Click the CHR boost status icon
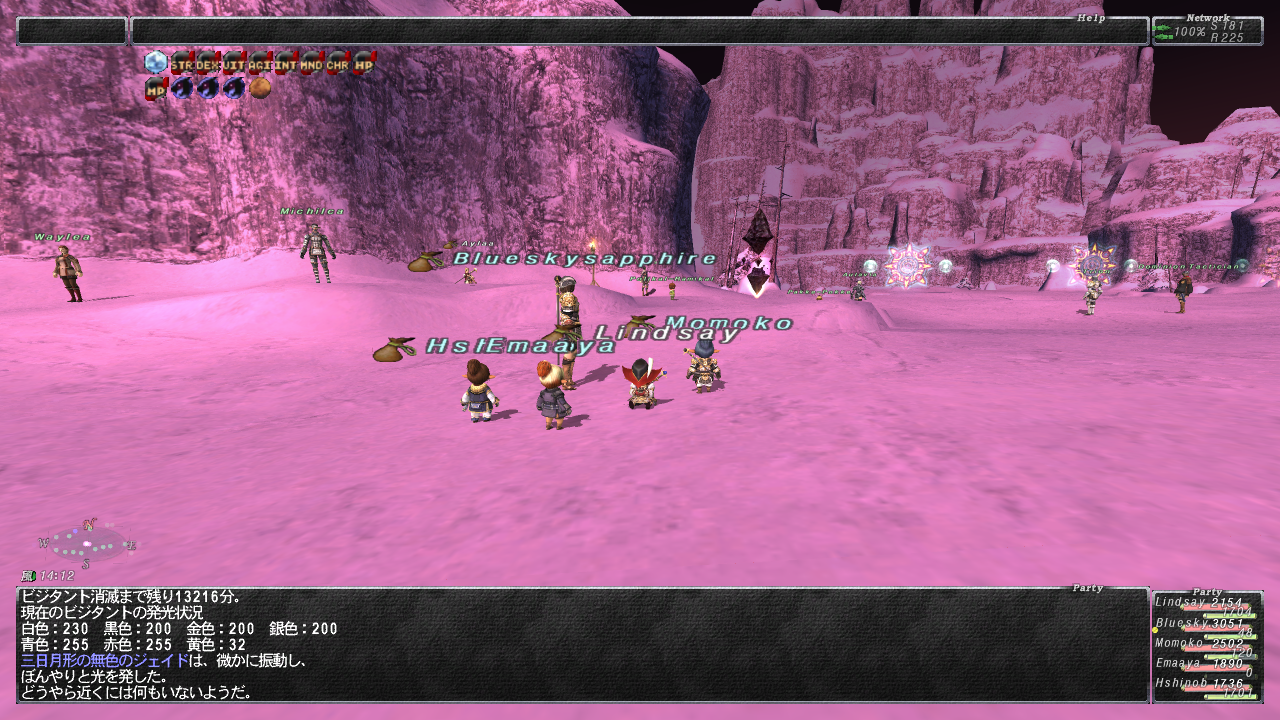Screen dimensions: 1280x720 (338, 63)
